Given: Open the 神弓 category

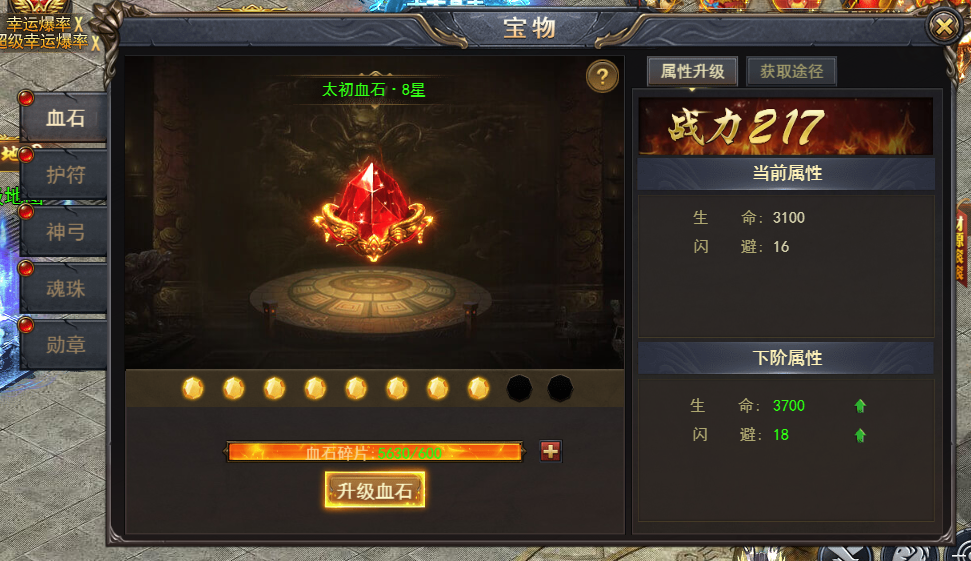Looking at the screenshot, I should pos(66,232).
